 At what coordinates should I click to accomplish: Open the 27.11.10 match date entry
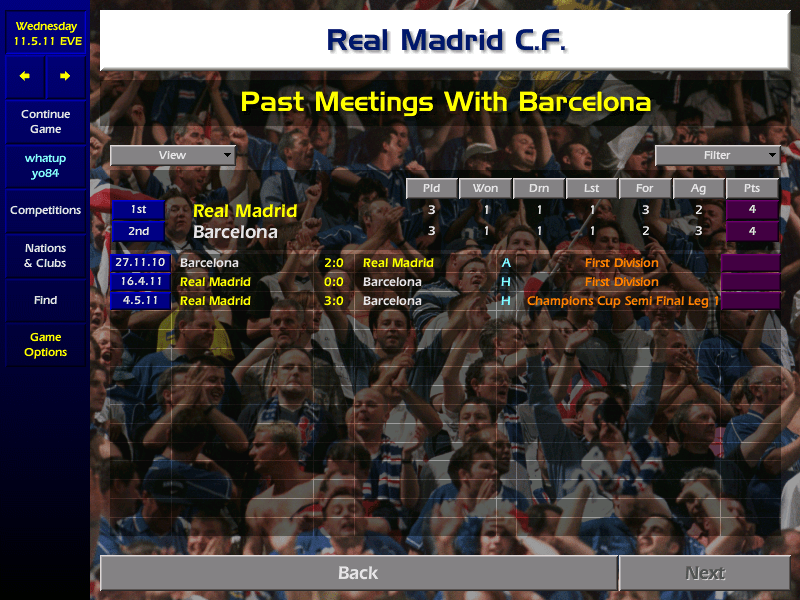click(140, 263)
